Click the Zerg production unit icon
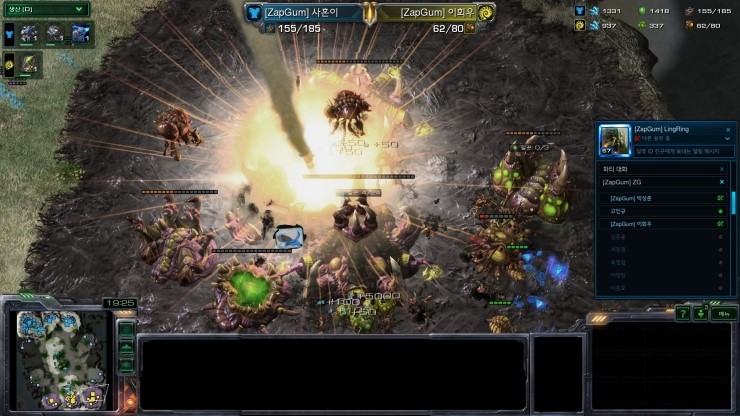Viewport: 740px width, 416px height. click(28, 65)
